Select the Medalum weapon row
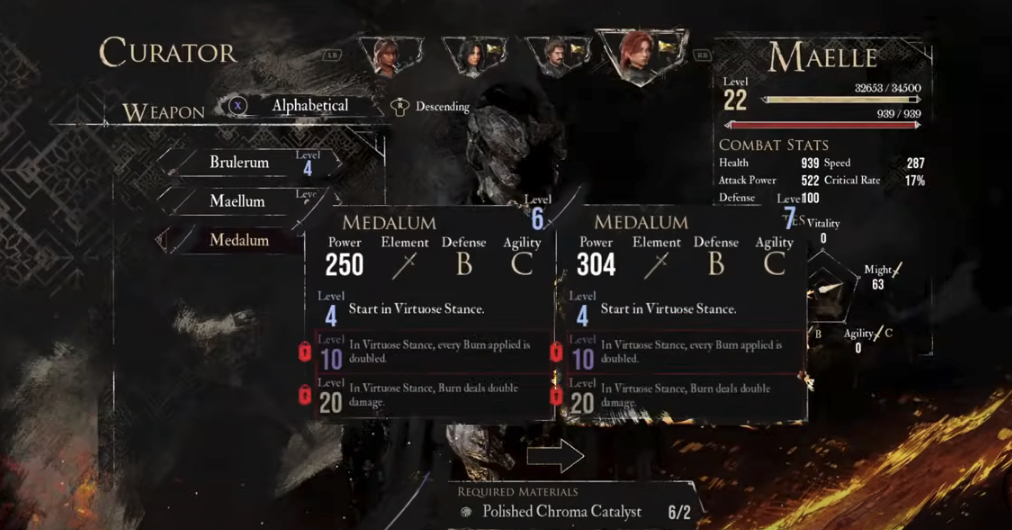The height and width of the screenshot is (530, 1012). coord(238,240)
